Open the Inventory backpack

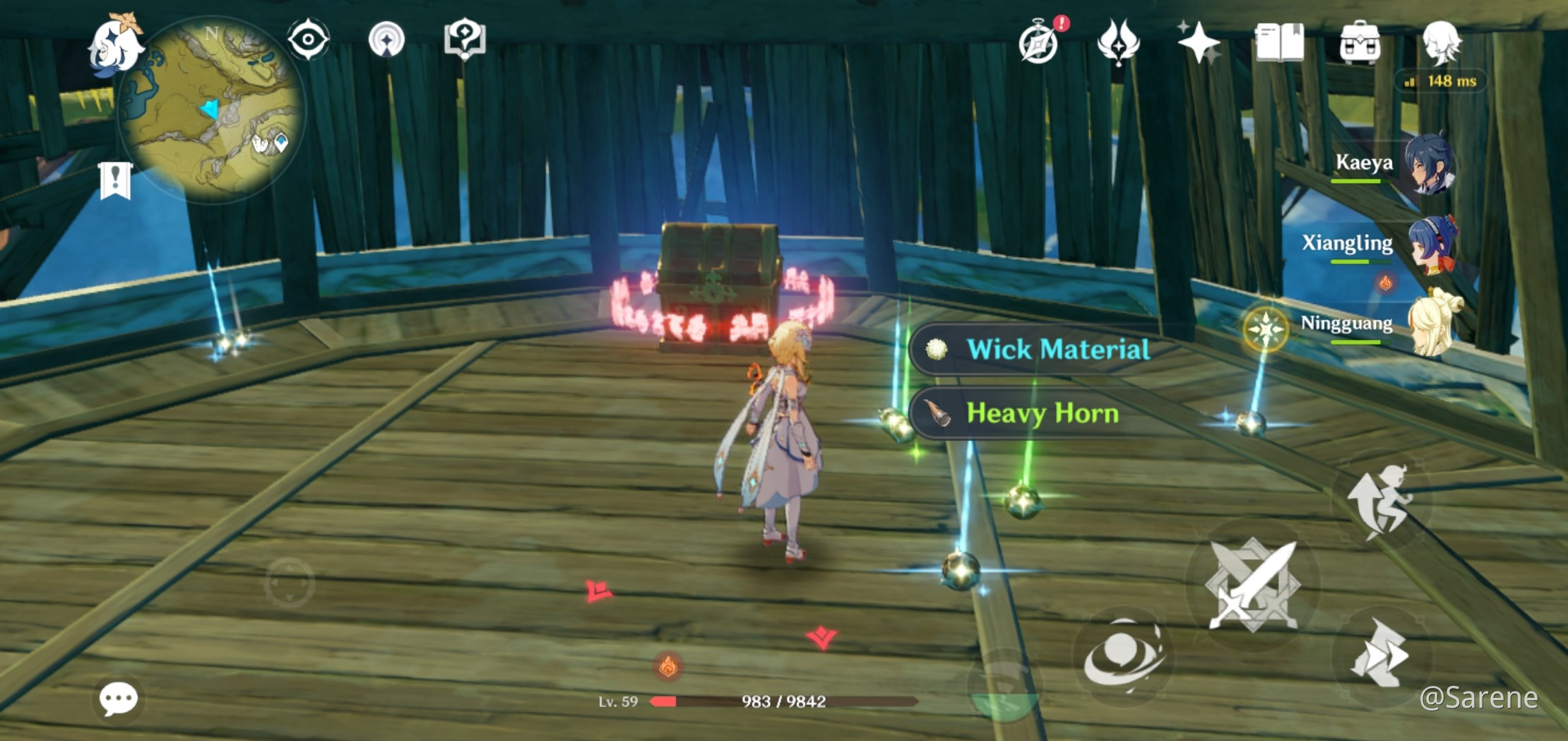(1360, 42)
